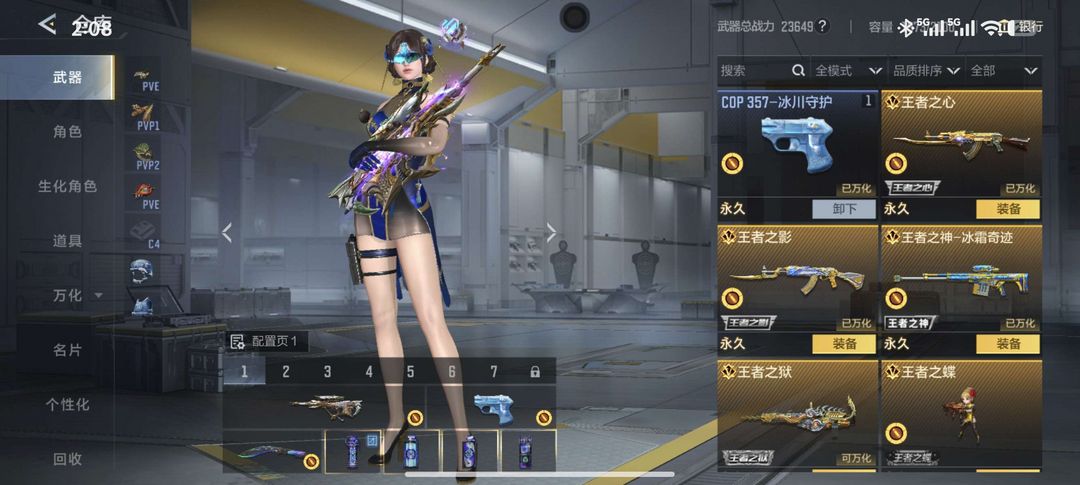This screenshot has height=485, width=1080.
Task: Go back using the top-left arrow
Action: pyautogui.click(x=47, y=25)
